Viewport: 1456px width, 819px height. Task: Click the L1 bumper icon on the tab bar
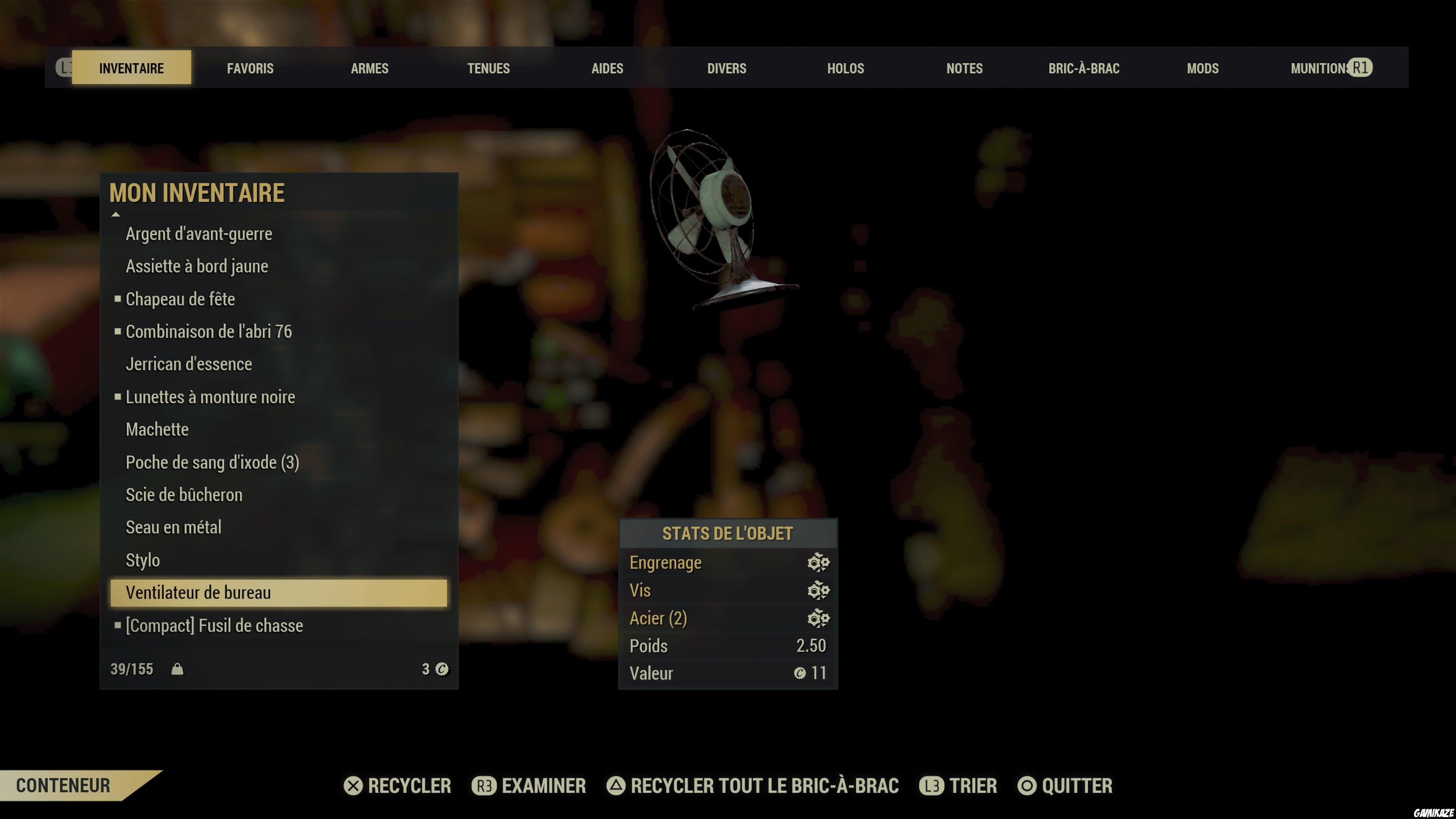[x=66, y=68]
